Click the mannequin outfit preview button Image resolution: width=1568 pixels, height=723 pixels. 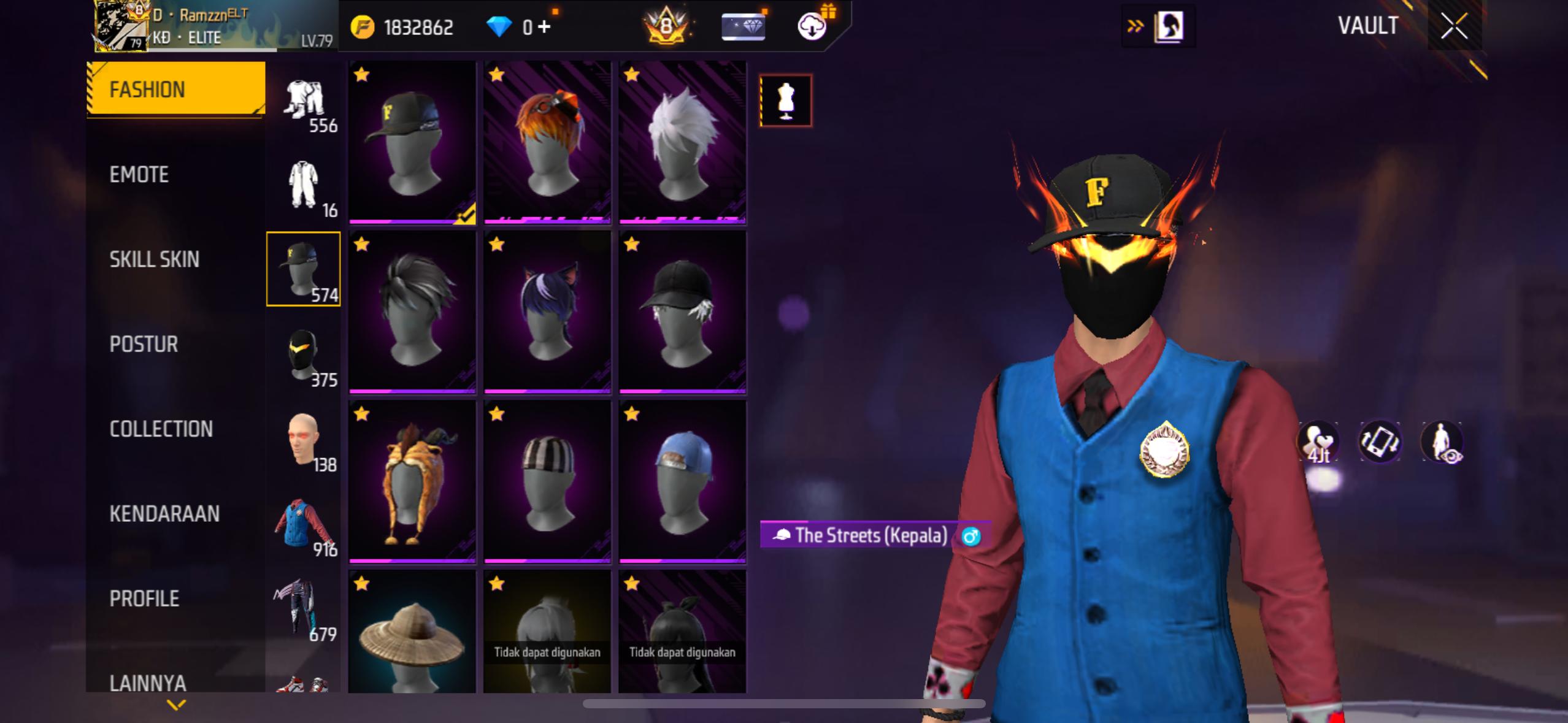tap(785, 101)
